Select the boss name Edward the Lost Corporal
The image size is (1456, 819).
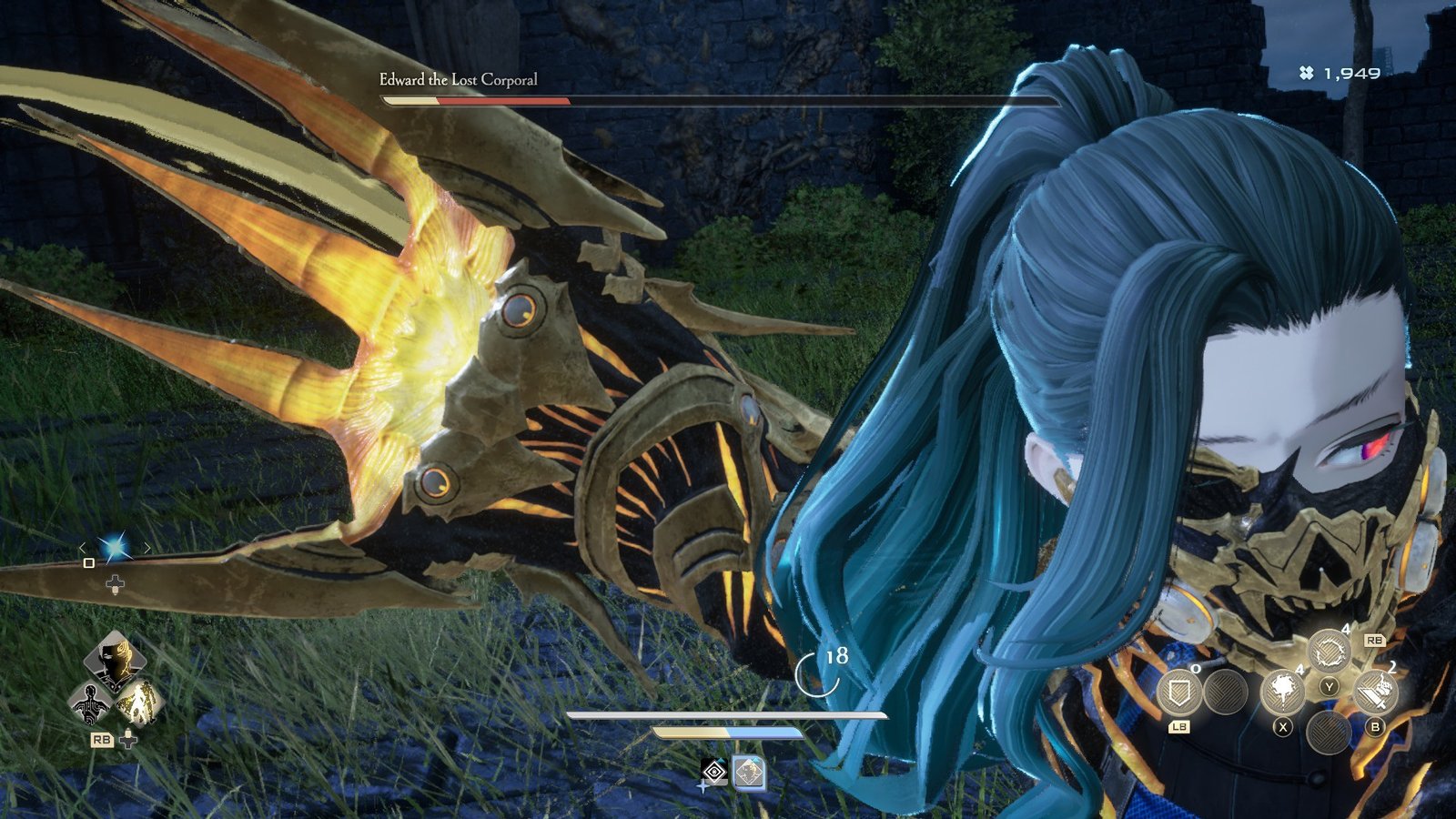coord(458,80)
